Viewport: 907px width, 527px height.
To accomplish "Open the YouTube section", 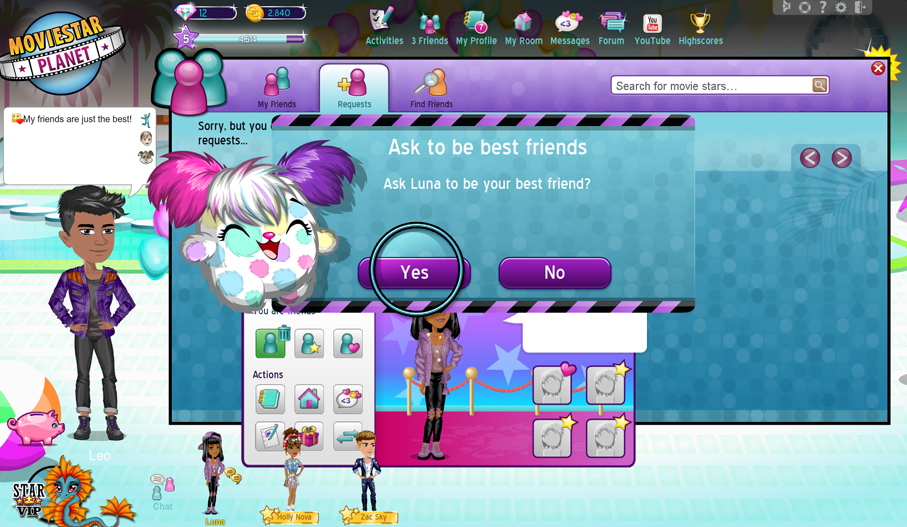I will click(652, 27).
